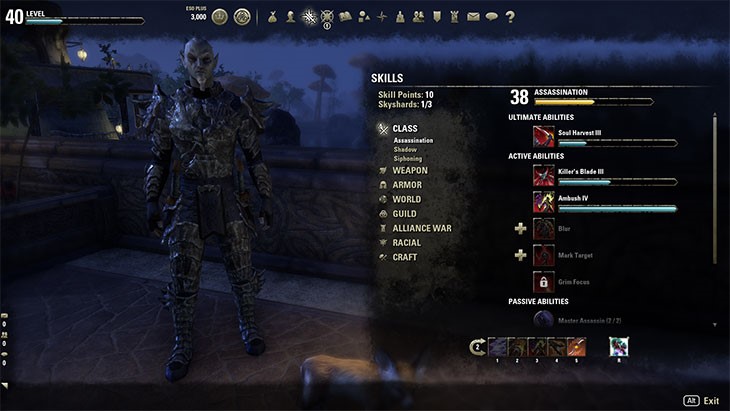The height and width of the screenshot is (411, 730).
Task: Open the Armor skill category
Action: 407,185
